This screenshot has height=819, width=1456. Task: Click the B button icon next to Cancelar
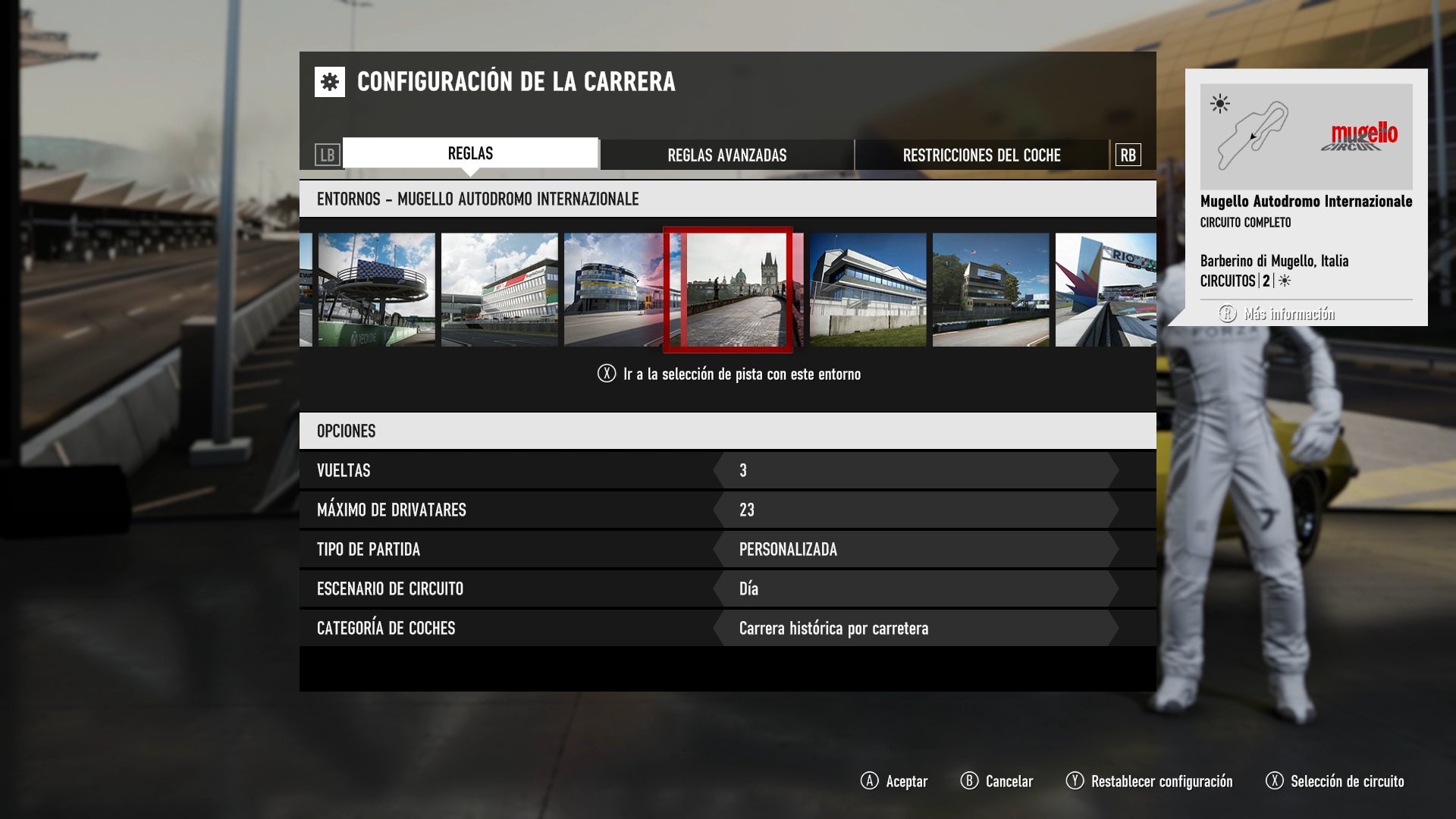[968, 781]
